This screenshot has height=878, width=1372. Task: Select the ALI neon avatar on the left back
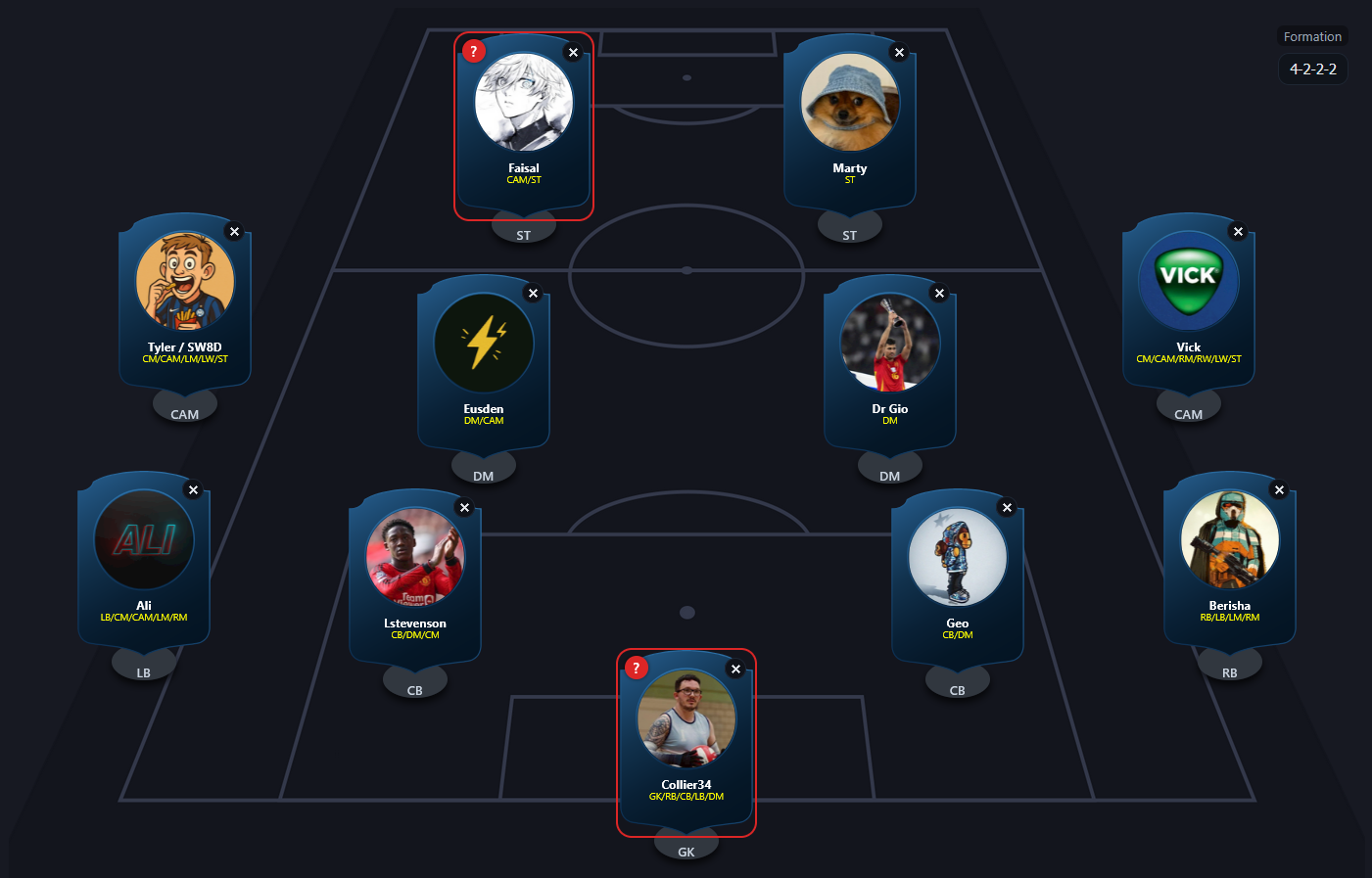pyautogui.click(x=143, y=539)
